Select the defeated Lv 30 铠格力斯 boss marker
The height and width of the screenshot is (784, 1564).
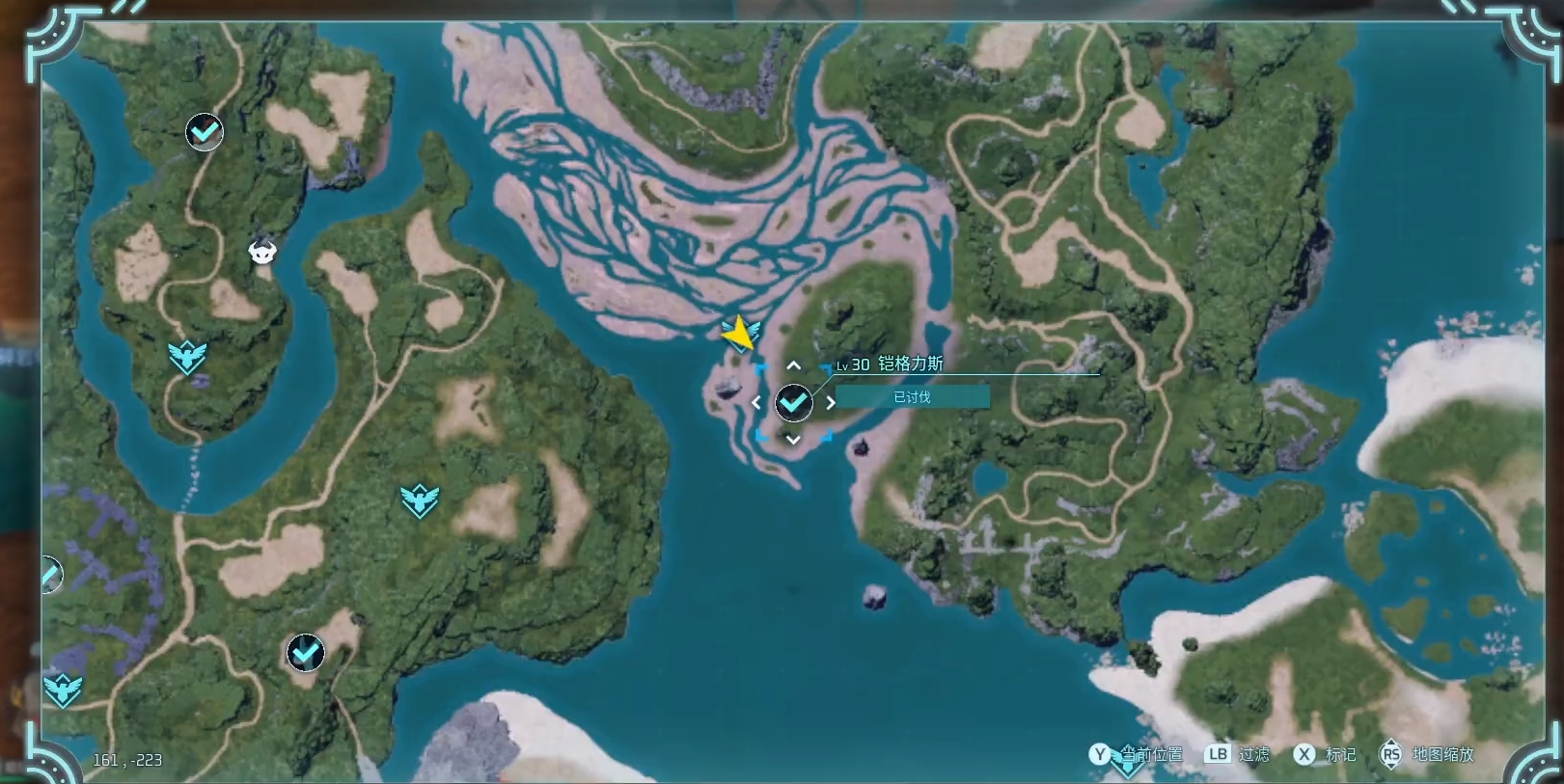[794, 403]
